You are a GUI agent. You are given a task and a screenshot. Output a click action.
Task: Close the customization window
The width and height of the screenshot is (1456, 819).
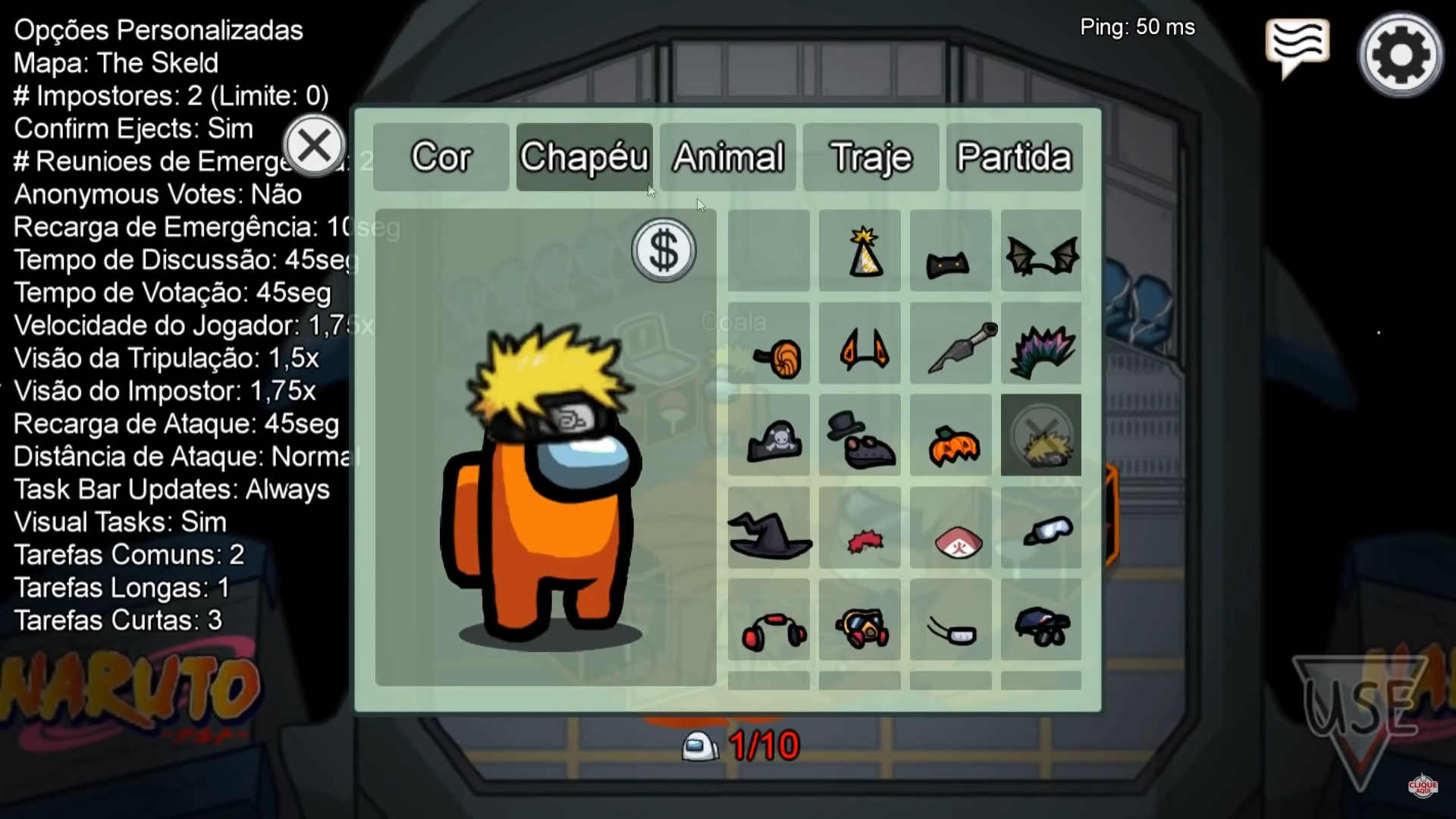tap(315, 146)
